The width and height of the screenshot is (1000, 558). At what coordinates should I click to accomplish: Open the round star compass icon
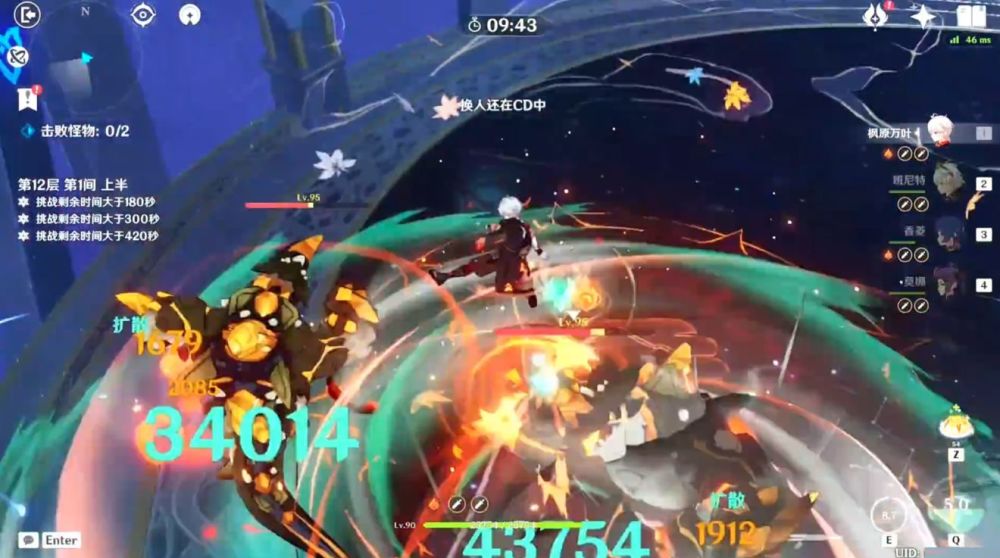tap(189, 14)
